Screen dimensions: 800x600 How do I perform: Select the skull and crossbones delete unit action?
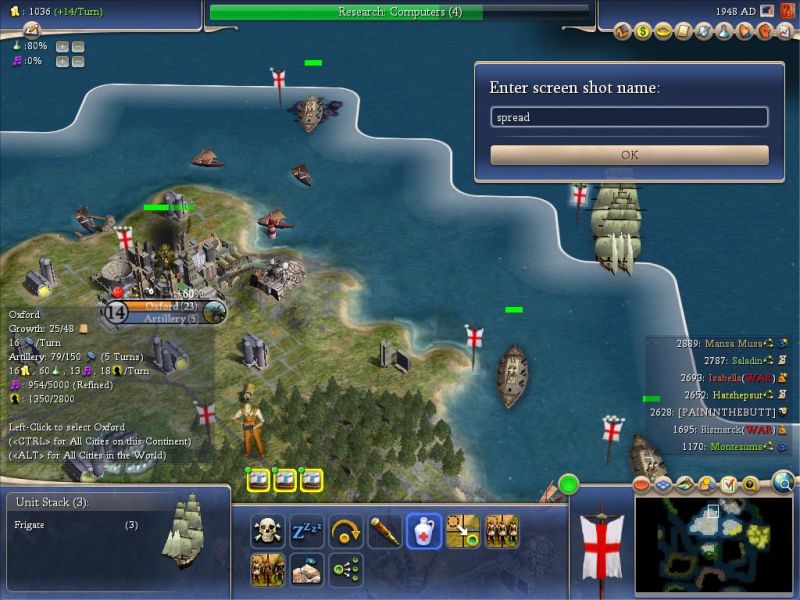[x=268, y=530]
